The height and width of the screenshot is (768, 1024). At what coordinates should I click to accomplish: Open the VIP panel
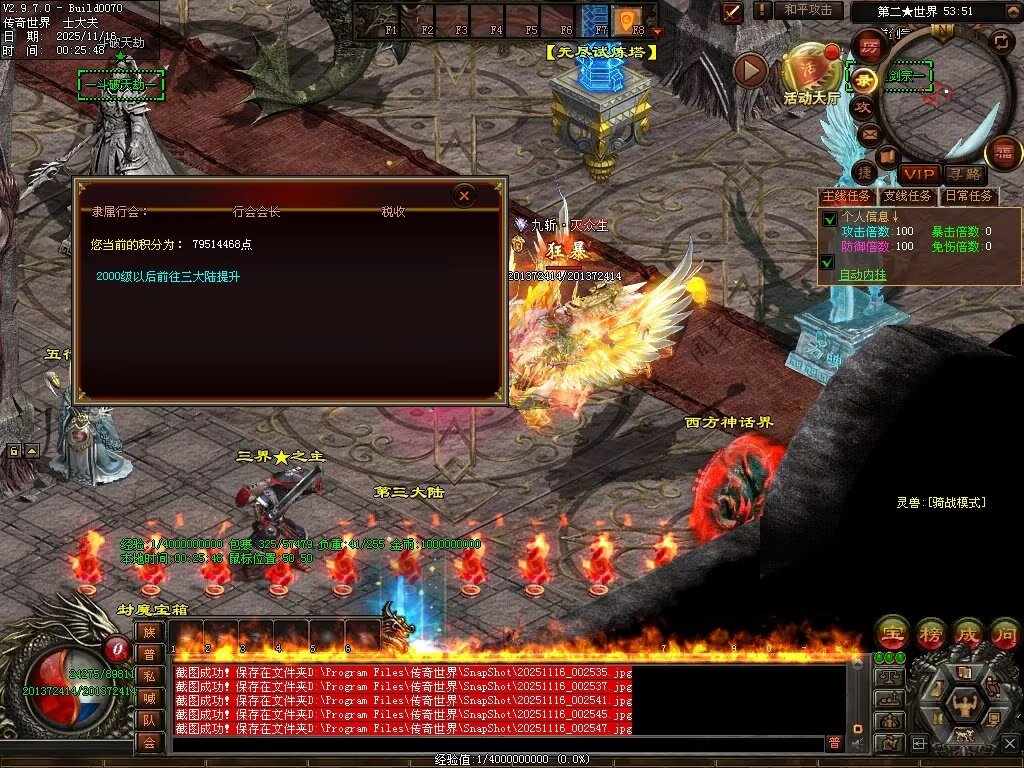918,175
